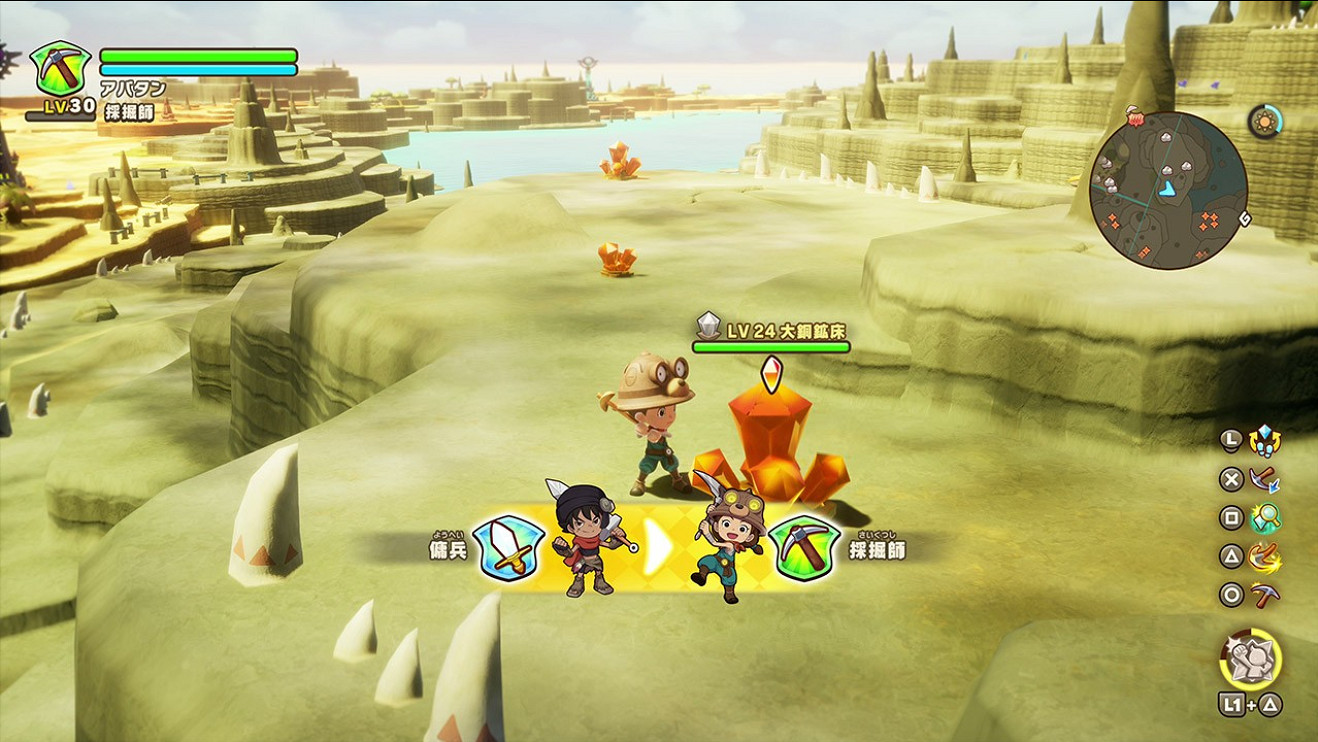Use the pickaxe with blue arrow skill
The width and height of the screenshot is (1318, 742).
pyautogui.click(x=1265, y=479)
